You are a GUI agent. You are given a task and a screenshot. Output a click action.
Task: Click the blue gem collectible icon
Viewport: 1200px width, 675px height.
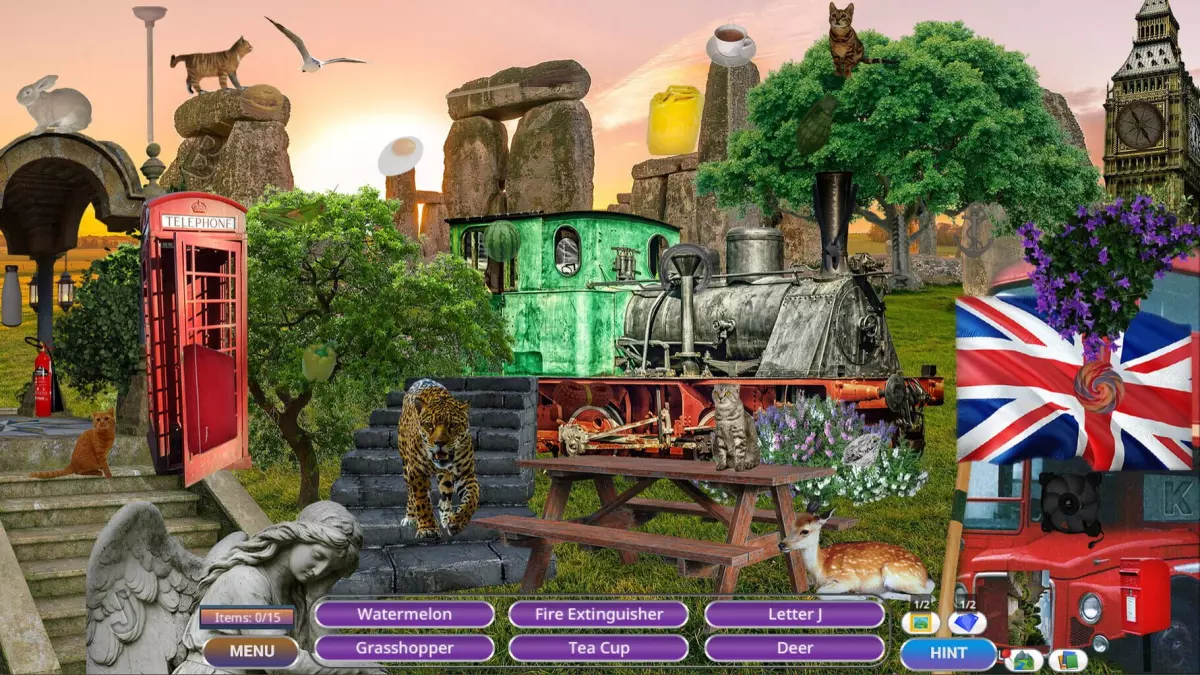pos(966,623)
